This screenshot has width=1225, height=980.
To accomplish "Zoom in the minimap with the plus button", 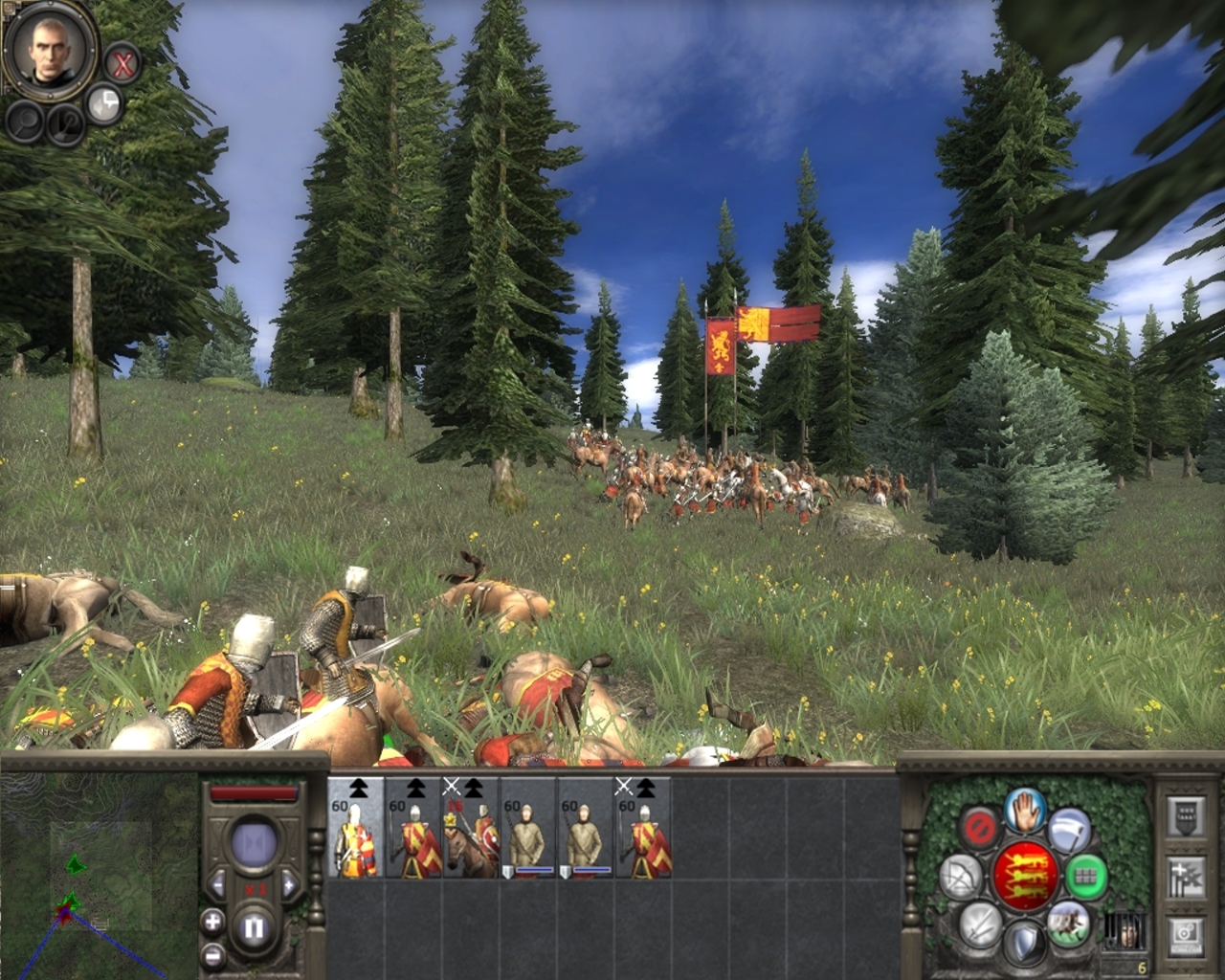I will coord(212,923).
